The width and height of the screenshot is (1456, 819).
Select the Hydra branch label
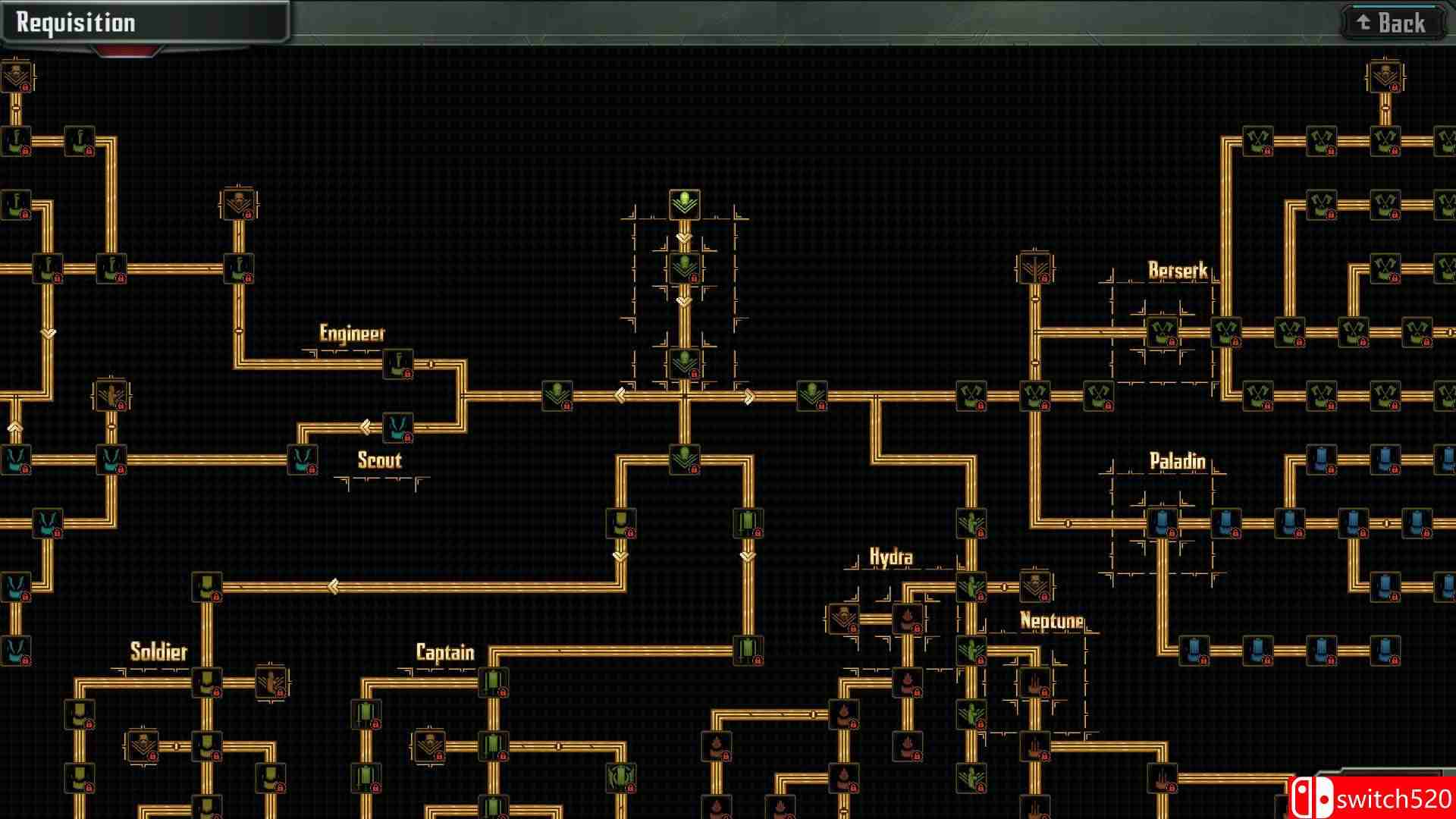[892, 556]
